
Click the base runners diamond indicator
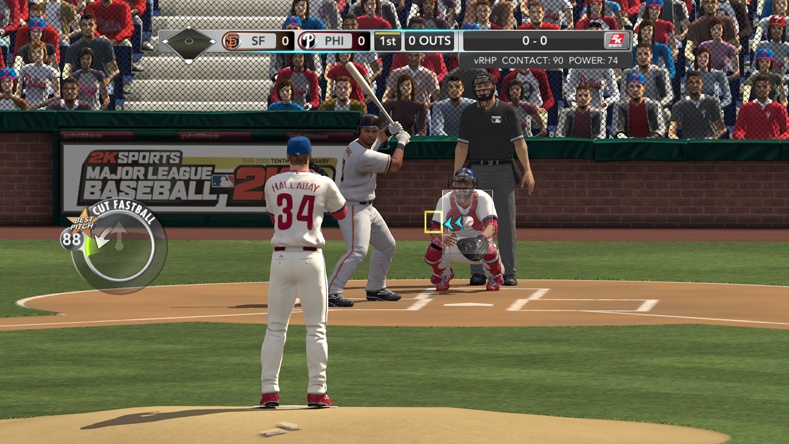(188, 42)
